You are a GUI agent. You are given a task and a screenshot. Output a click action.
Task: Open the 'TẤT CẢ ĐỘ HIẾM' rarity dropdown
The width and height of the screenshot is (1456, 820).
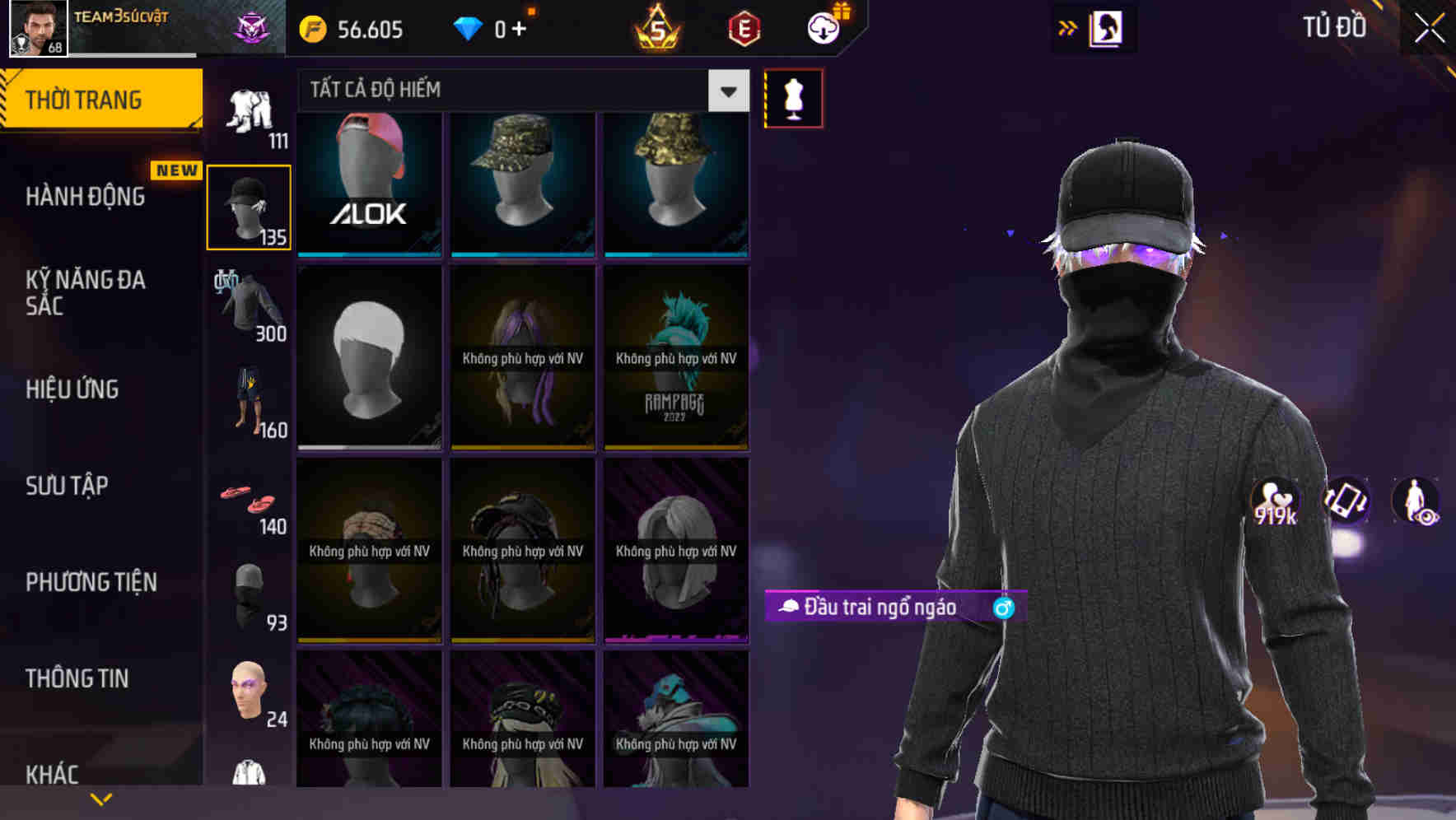(x=727, y=91)
